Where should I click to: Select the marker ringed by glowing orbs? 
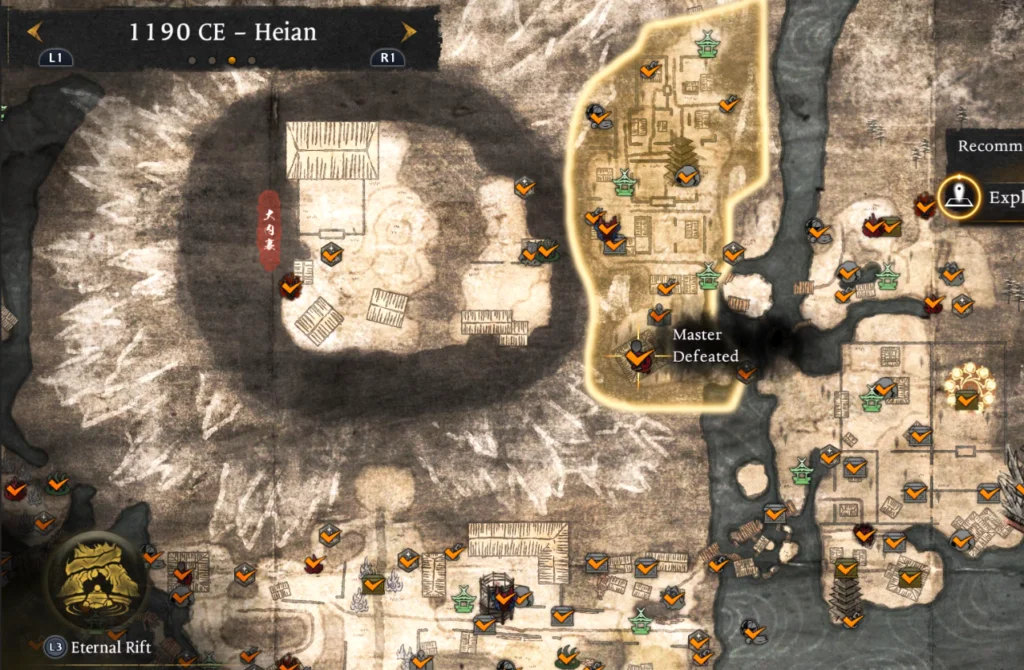(x=966, y=388)
